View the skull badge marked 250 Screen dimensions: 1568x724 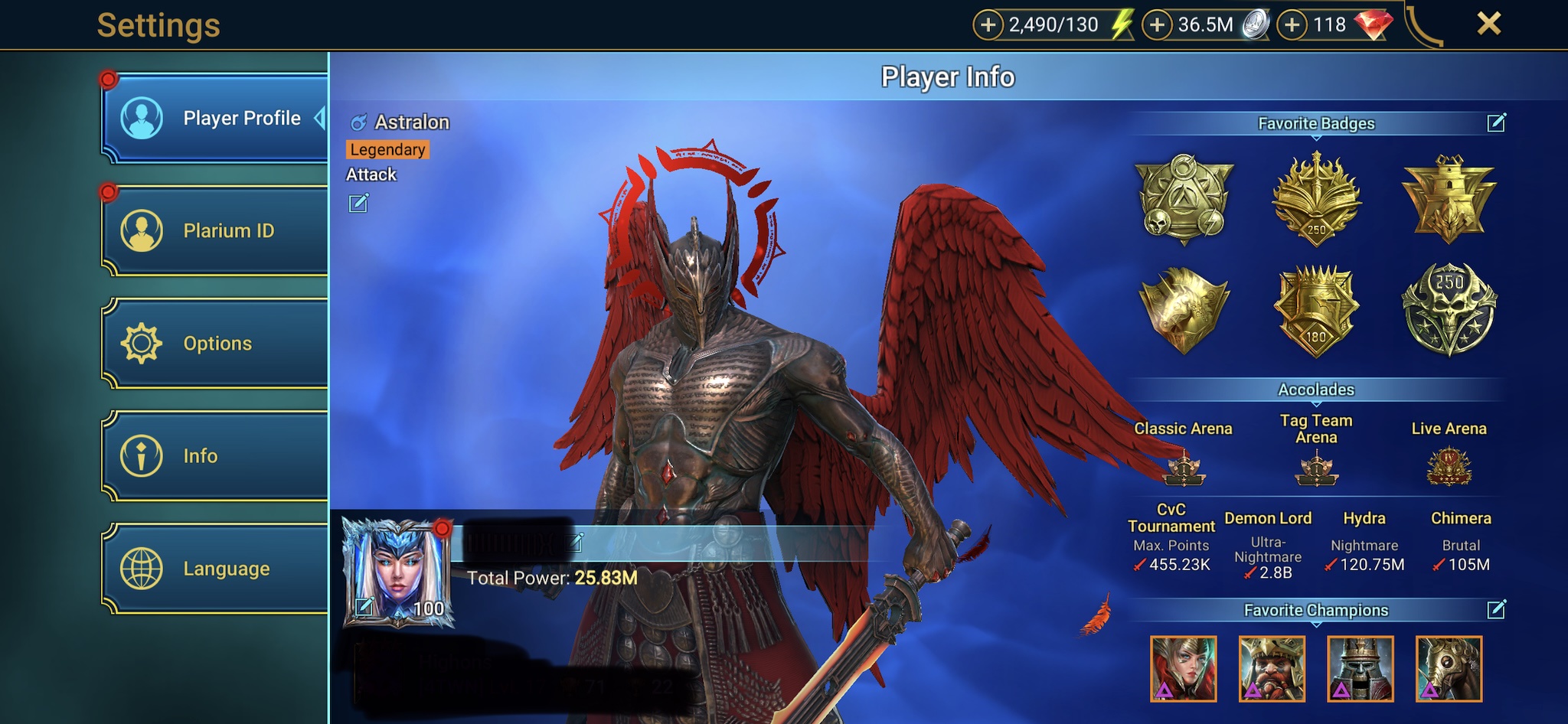(x=1449, y=309)
